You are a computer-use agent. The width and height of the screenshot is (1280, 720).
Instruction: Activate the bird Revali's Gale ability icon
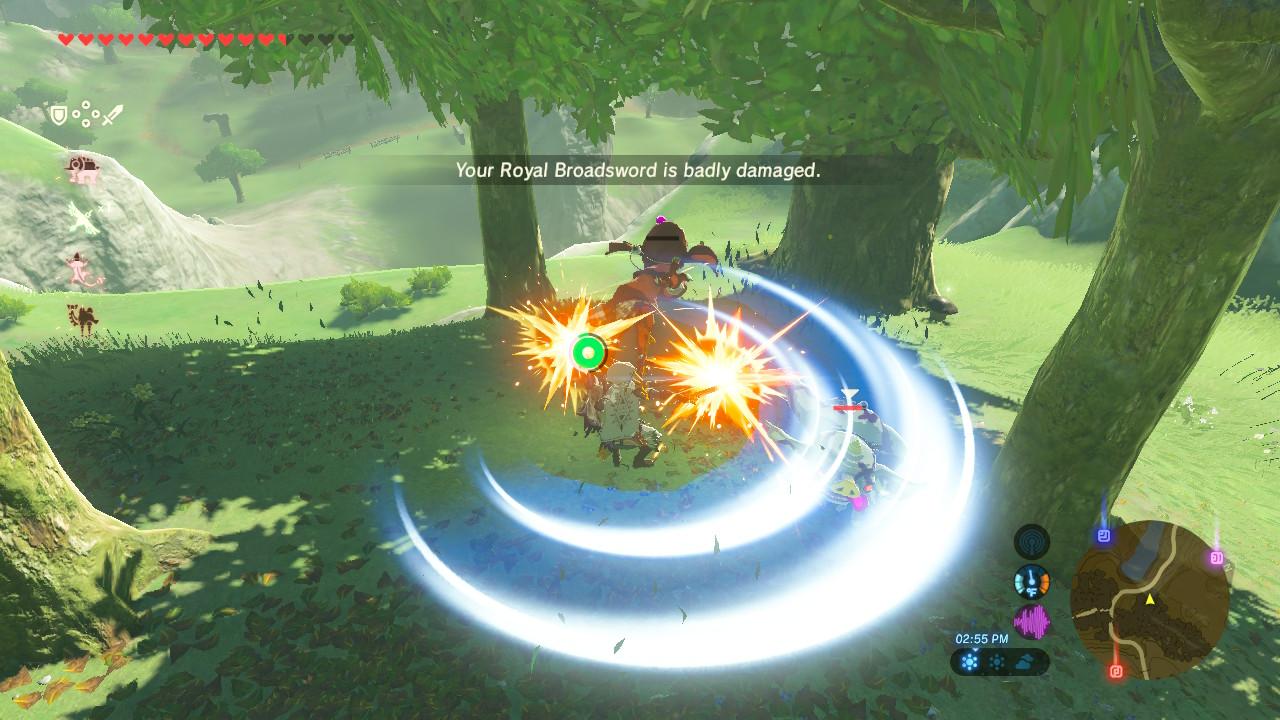[82, 219]
